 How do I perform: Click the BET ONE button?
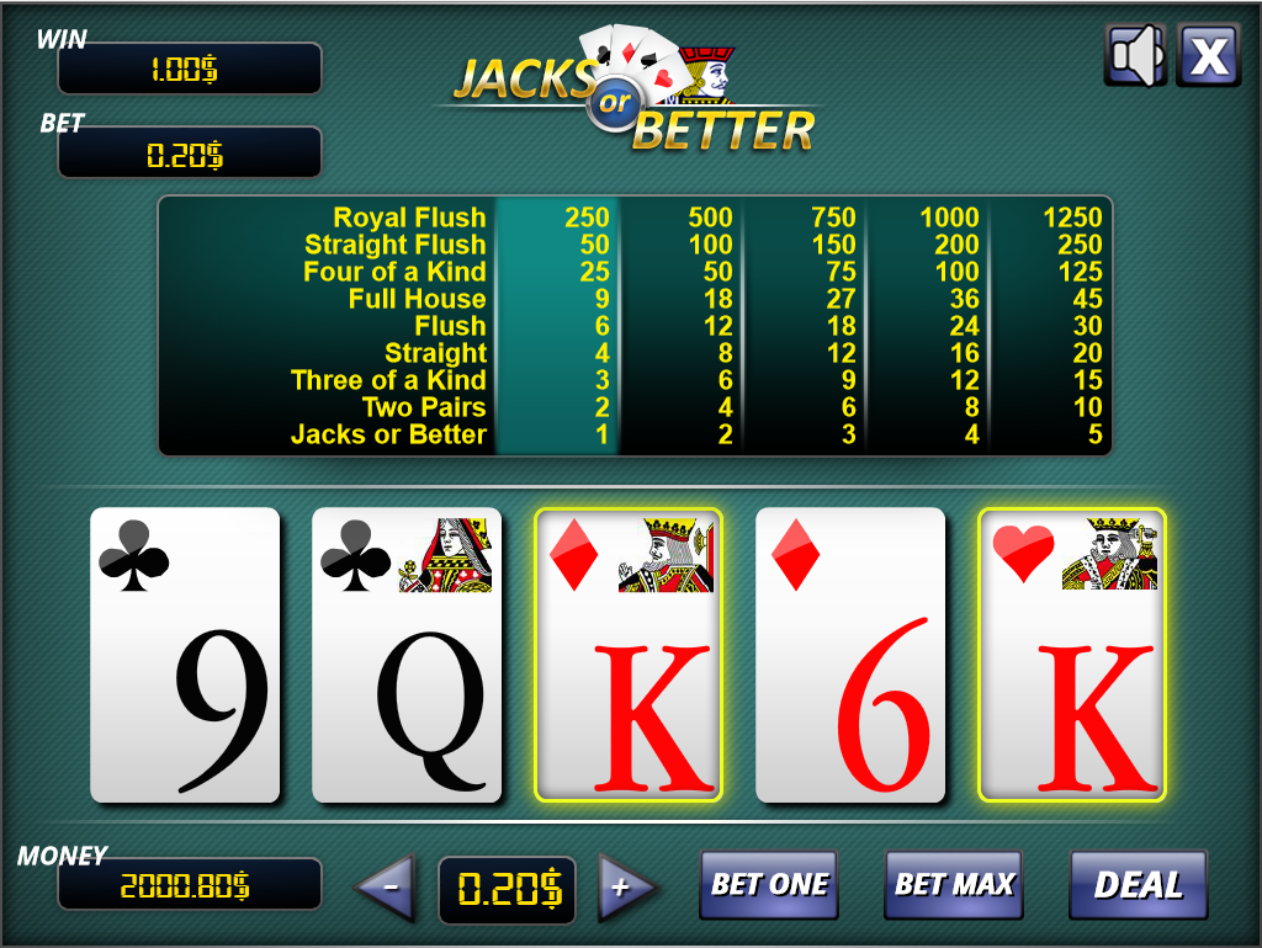coord(768,884)
